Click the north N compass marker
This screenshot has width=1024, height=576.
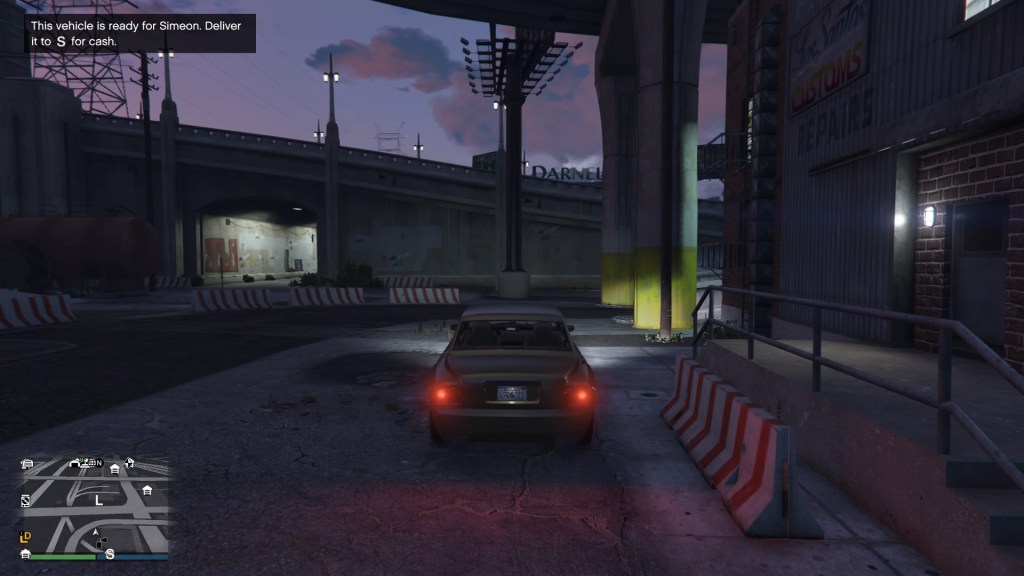point(99,463)
